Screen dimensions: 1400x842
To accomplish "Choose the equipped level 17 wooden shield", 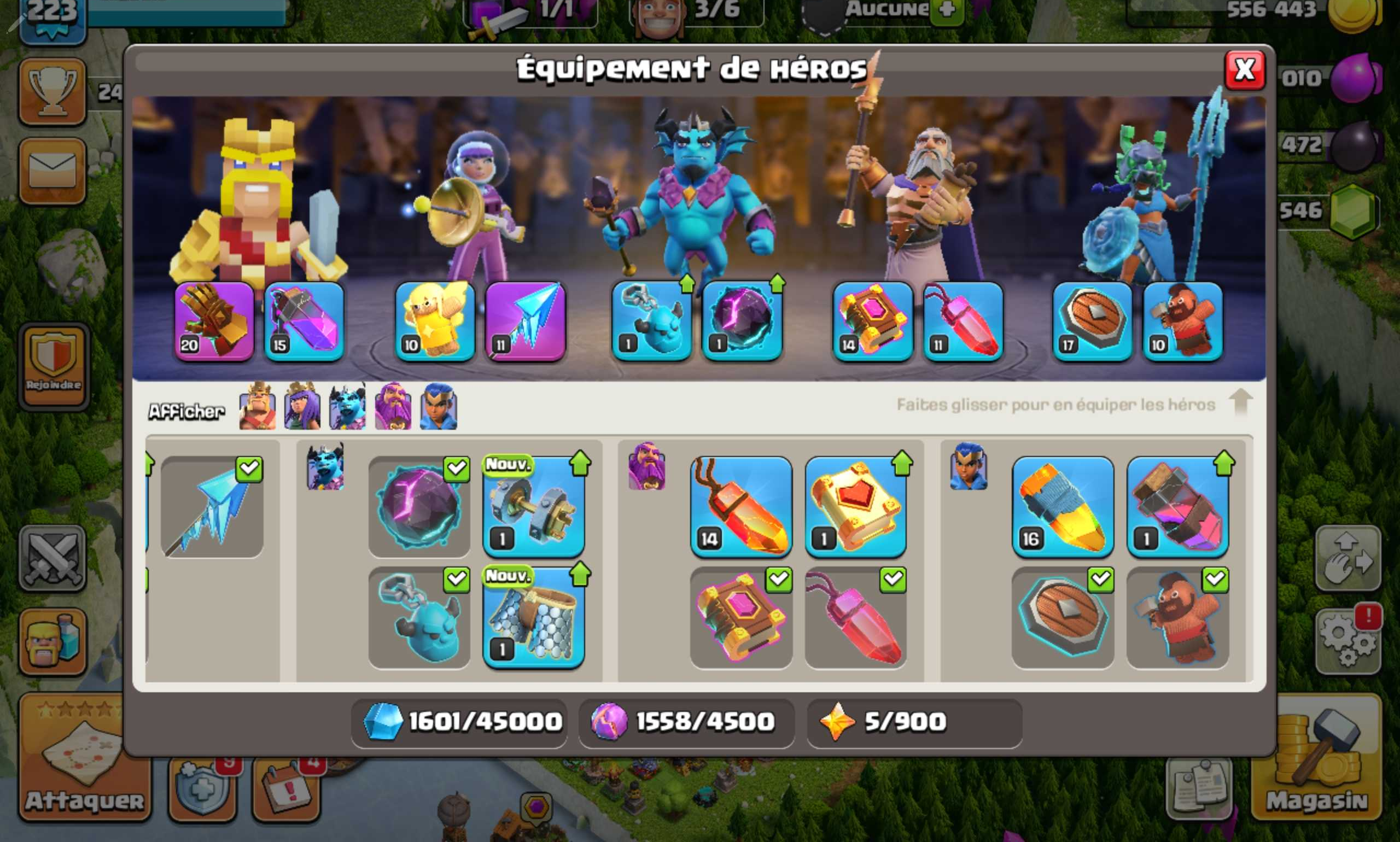I will (x=1093, y=321).
